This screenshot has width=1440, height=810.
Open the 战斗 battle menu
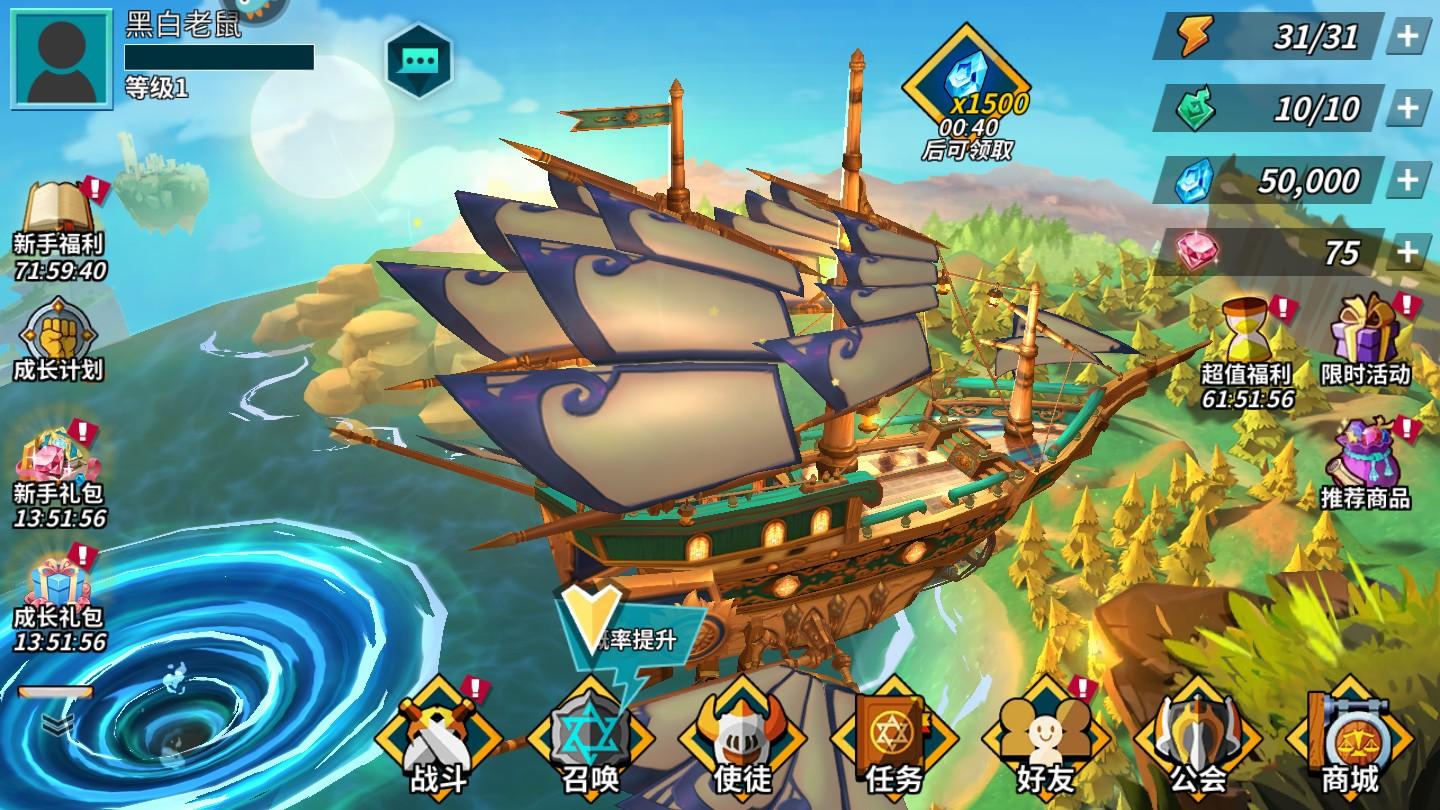tap(438, 740)
